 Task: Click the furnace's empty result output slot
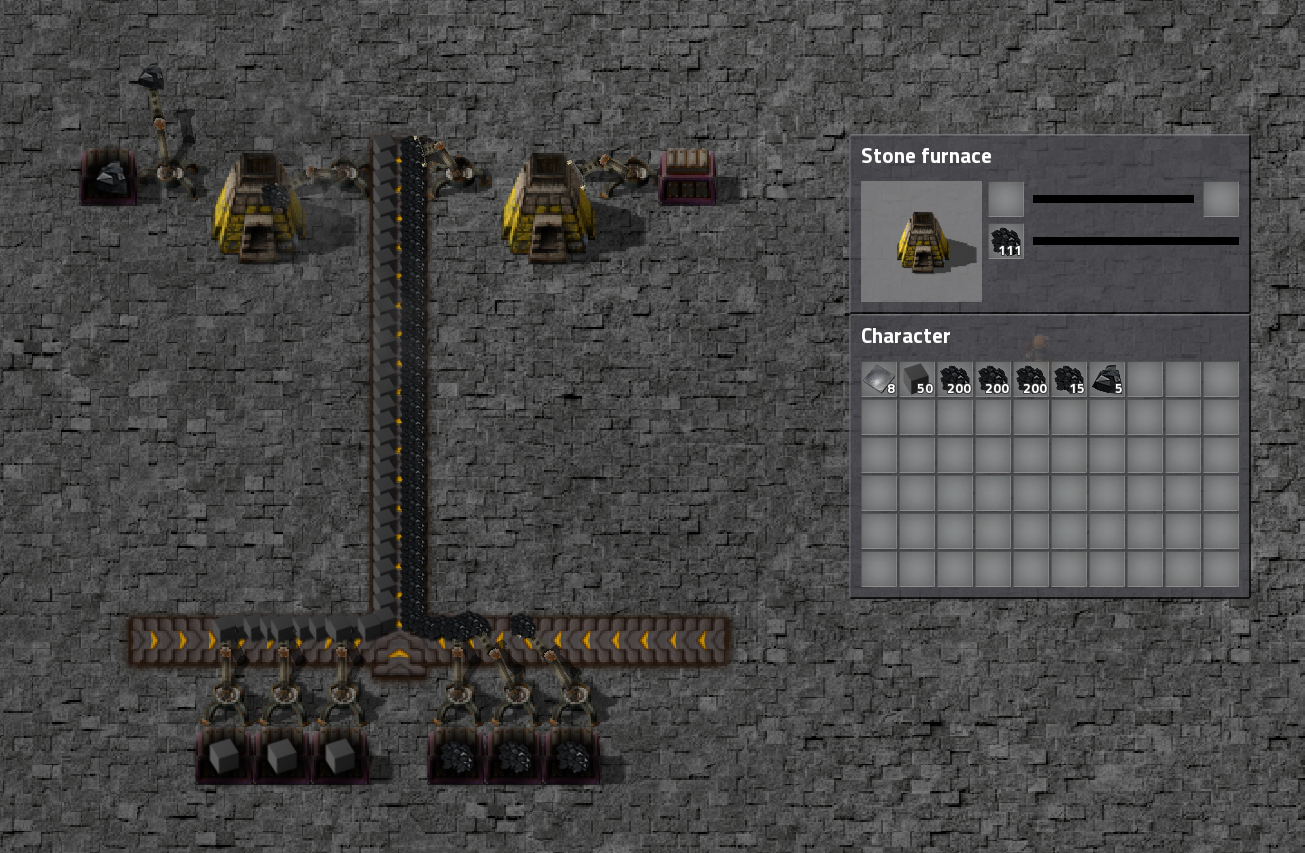1221,200
